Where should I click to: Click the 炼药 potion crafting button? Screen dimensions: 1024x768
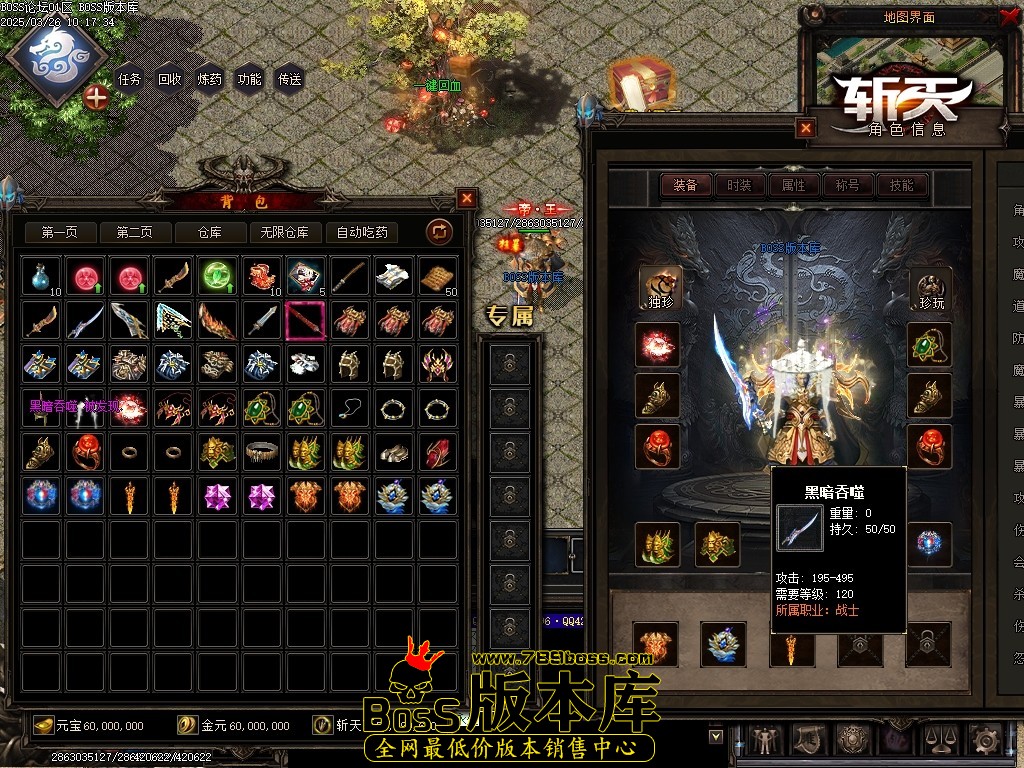coord(210,79)
